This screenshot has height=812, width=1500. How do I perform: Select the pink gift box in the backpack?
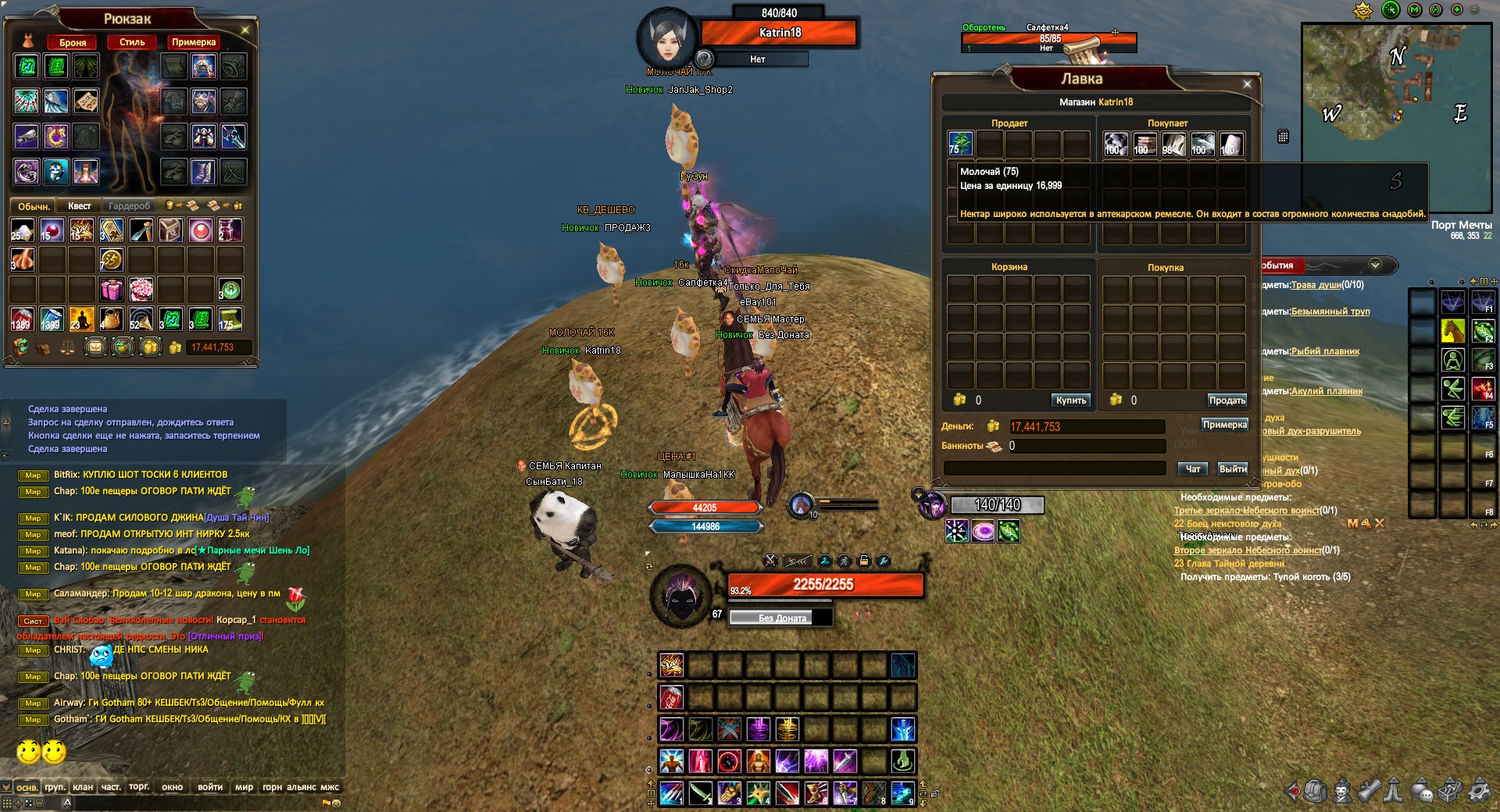click(x=111, y=290)
